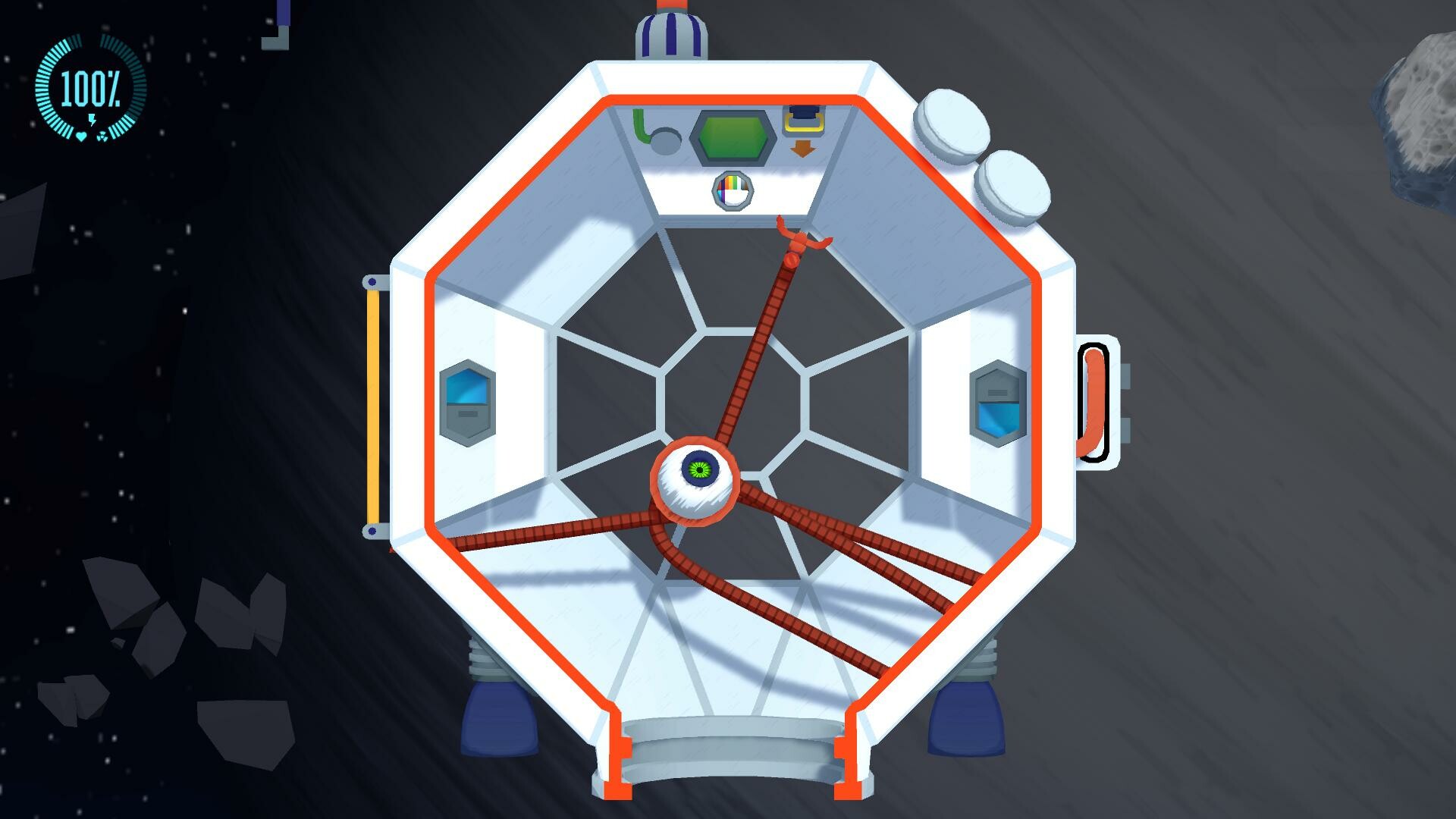Click the heart icon under the 100% gauge
The height and width of the screenshot is (819, 1456).
click(81, 137)
